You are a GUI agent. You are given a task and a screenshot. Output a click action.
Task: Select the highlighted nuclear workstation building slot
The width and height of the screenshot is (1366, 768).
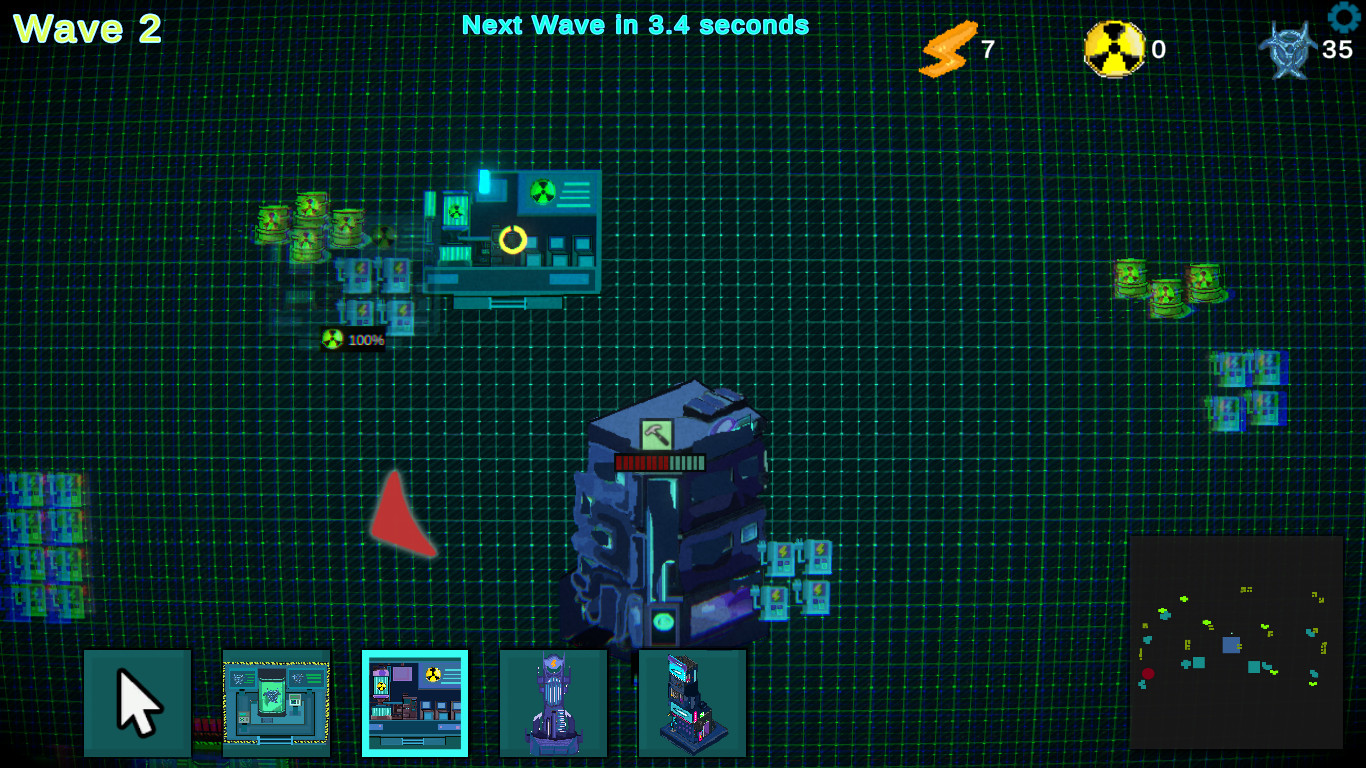414,702
